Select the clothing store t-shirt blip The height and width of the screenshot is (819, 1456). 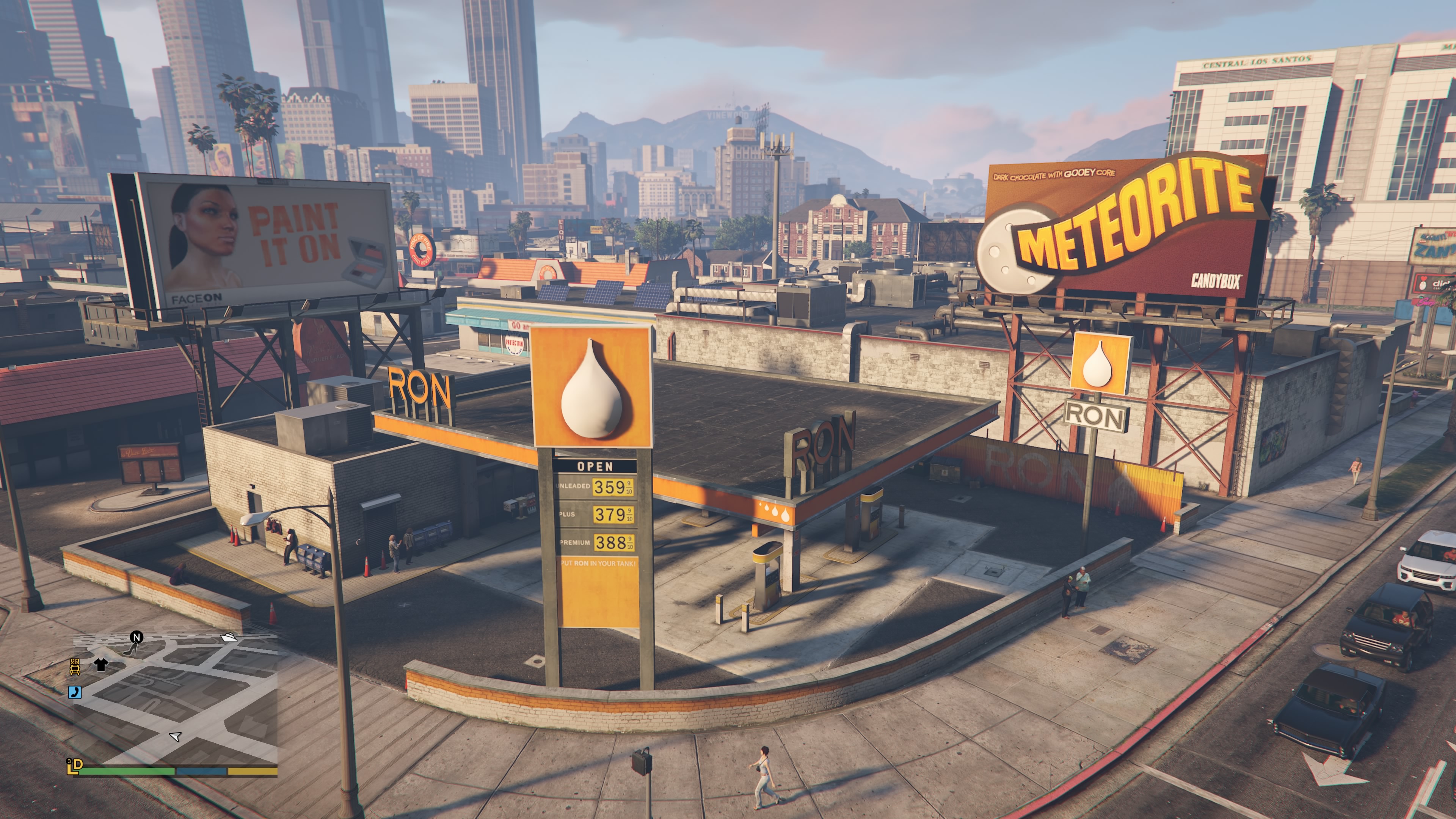point(100,664)
